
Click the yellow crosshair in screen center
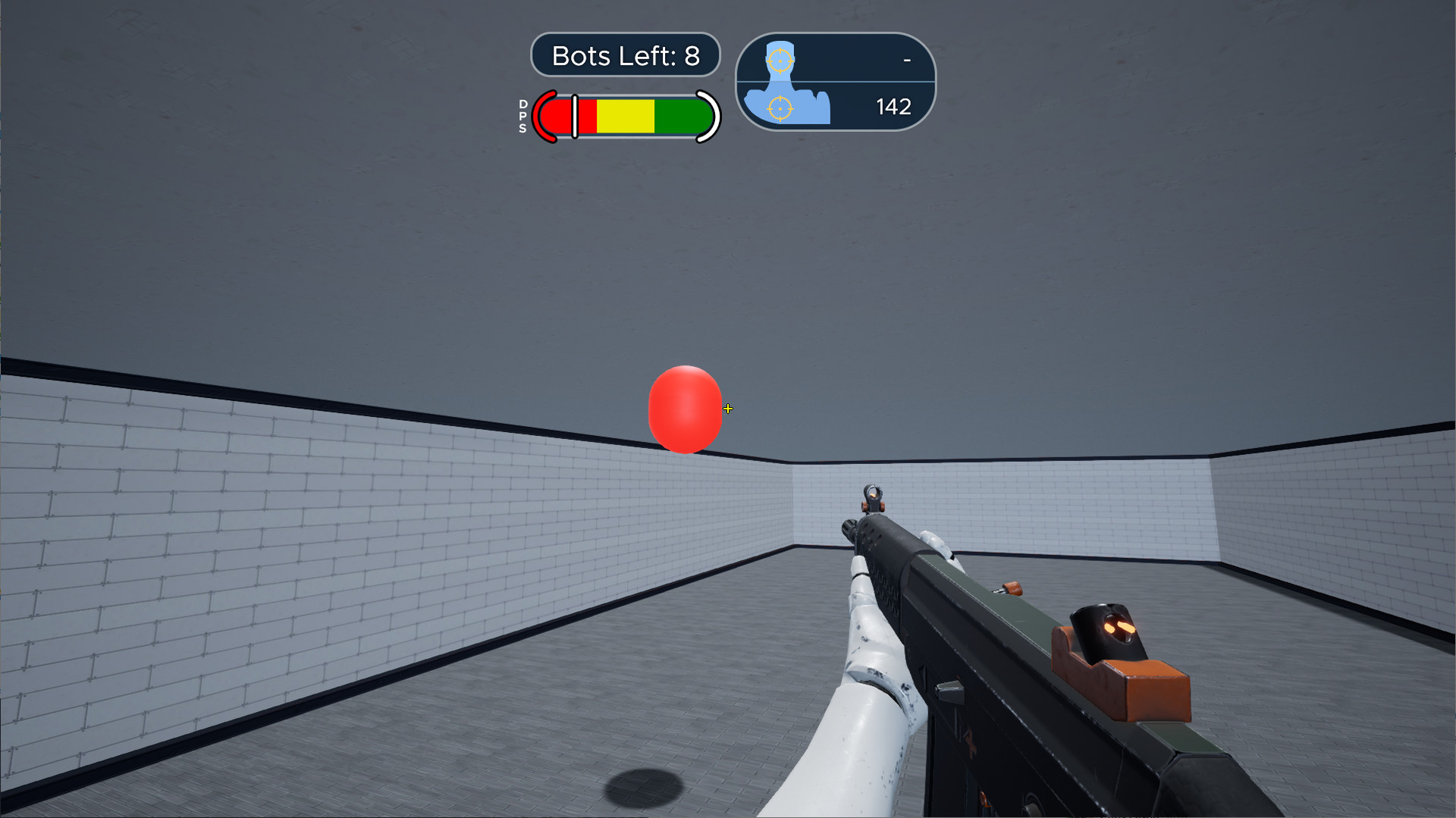(x=728, y=409)
